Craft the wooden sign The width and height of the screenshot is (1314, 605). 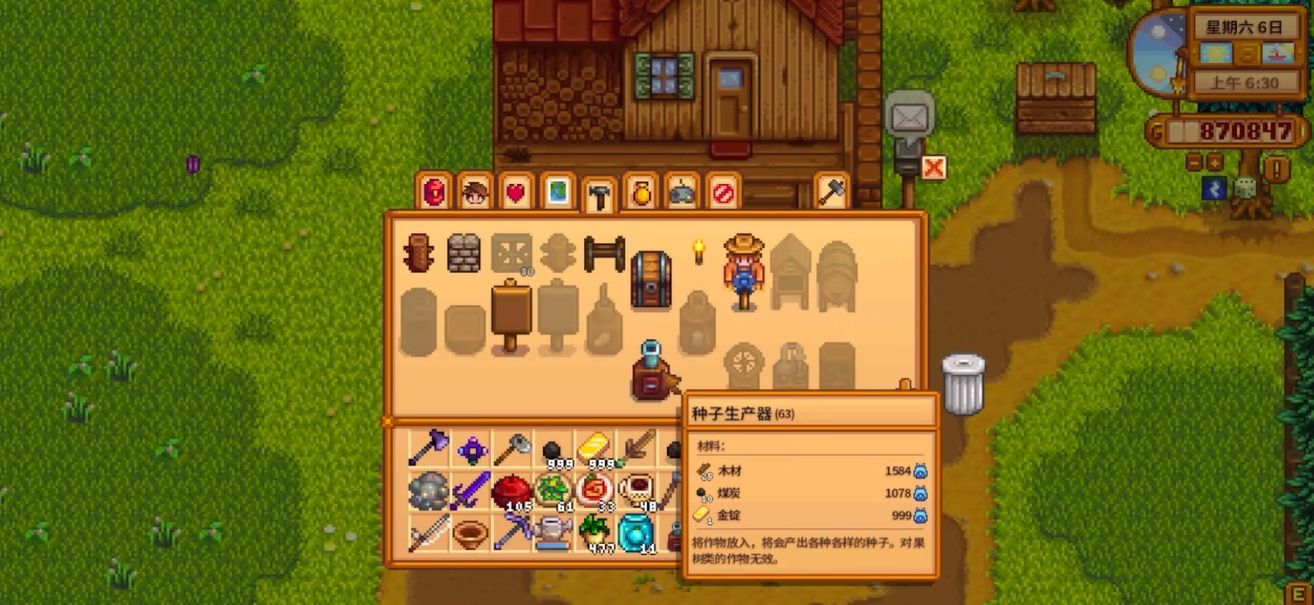coord(511,314)
